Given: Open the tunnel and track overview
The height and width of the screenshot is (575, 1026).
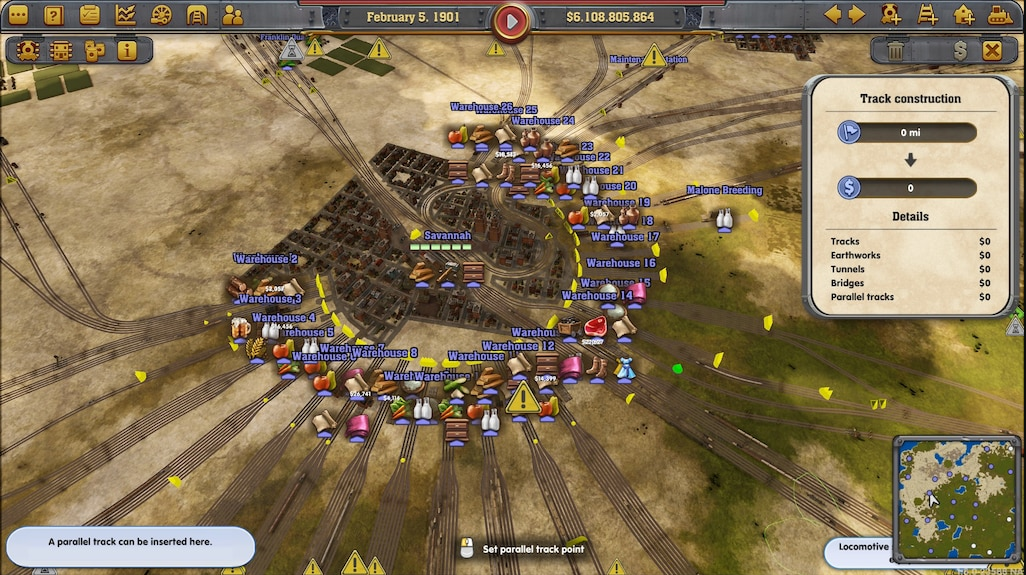Looking at the screenshot, I should [197, 15].
